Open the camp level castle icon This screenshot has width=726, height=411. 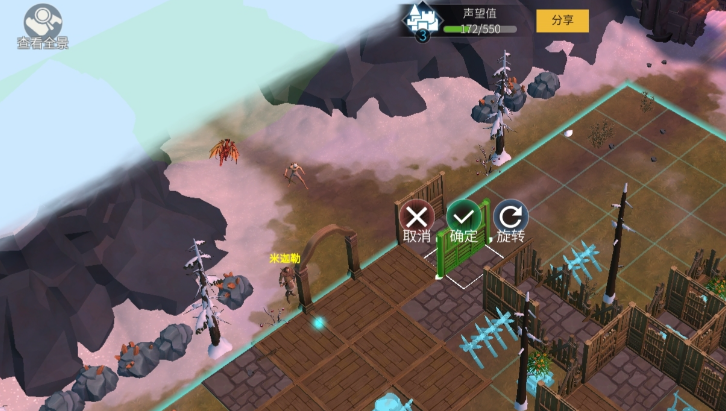point(422,21)
